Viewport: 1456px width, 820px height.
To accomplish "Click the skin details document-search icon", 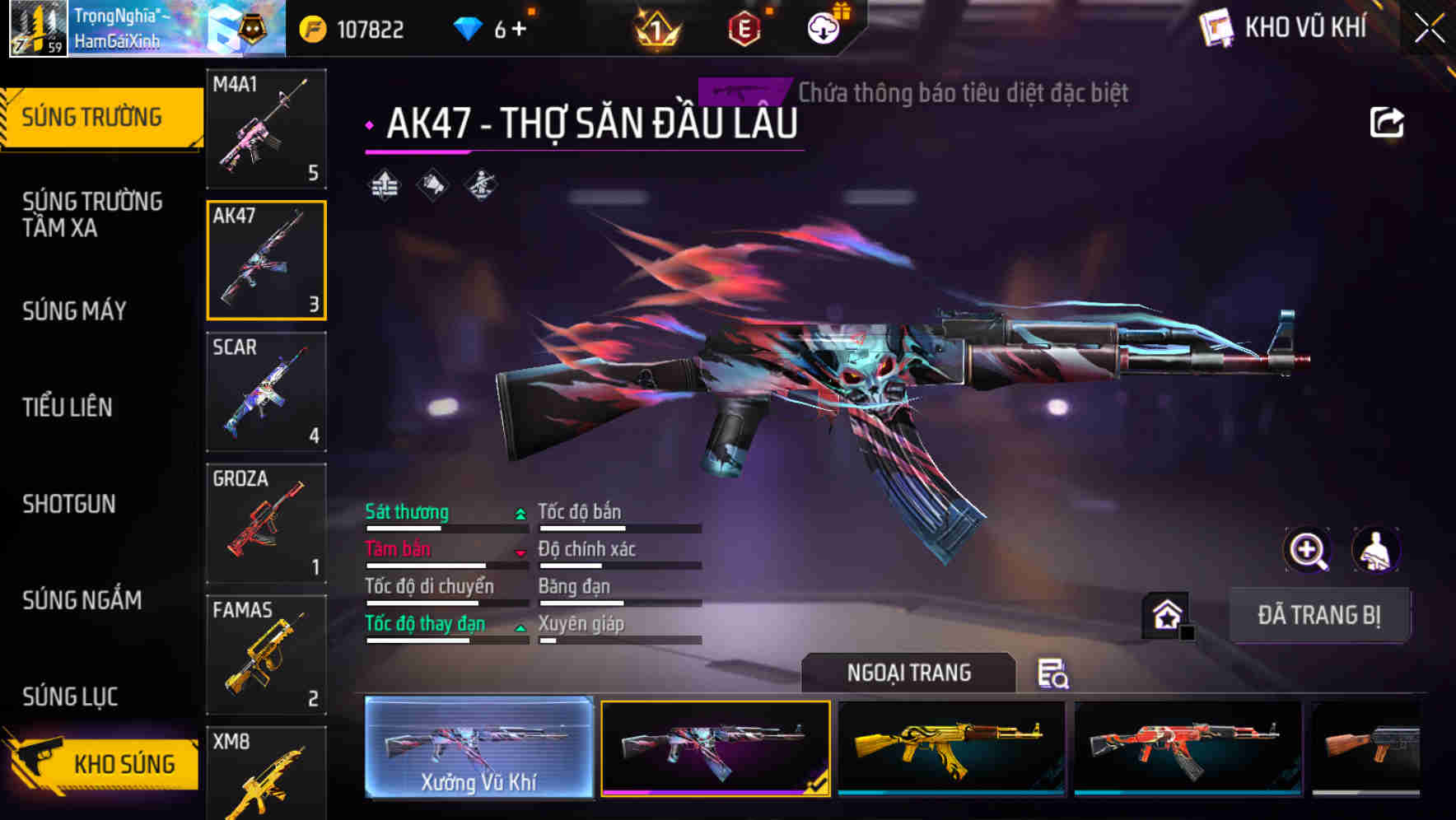I will point(1054,673).
